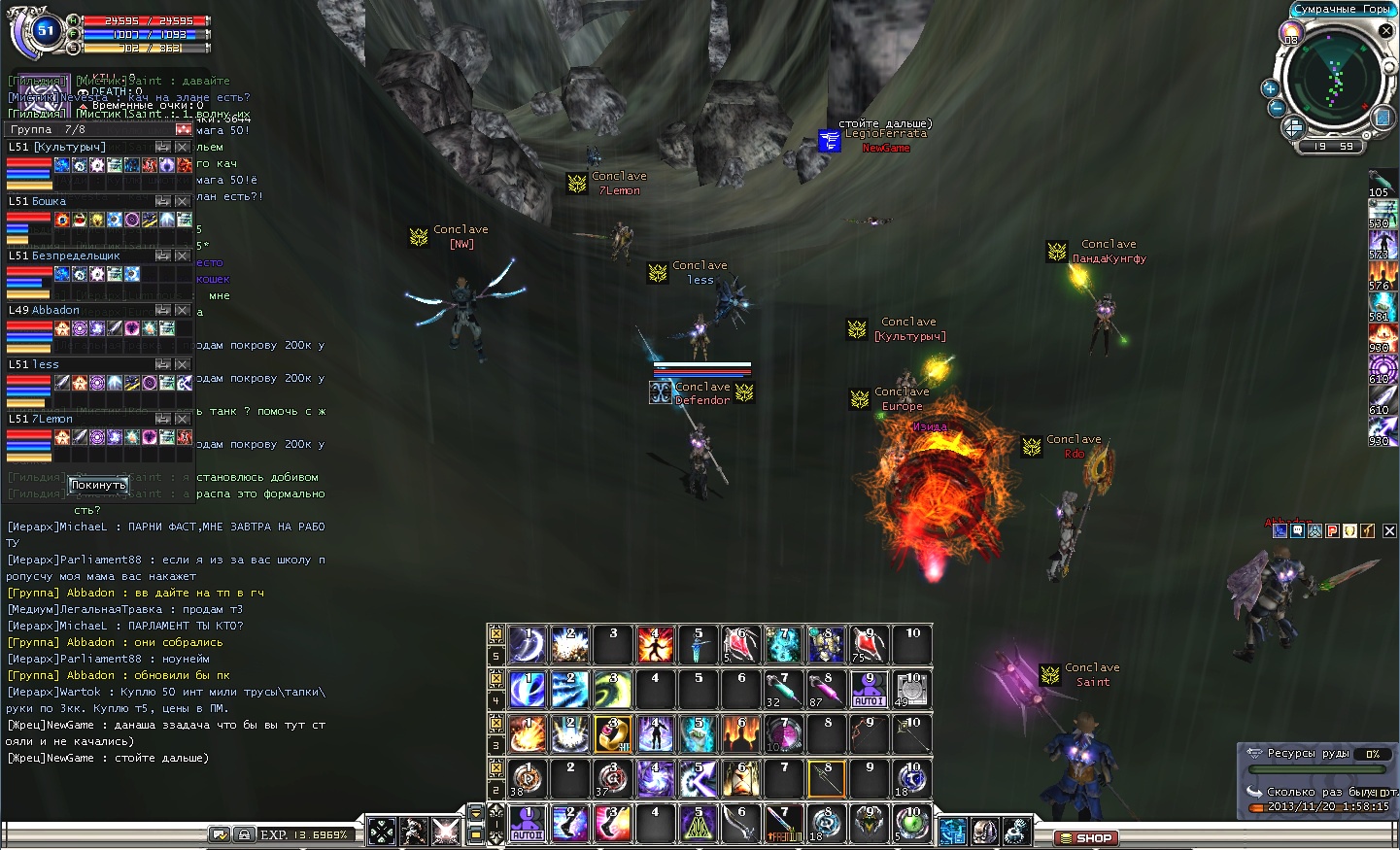Activate the AUTO II skill slot
Viewport: 1400px width, 850px height.
pos(528,824)
